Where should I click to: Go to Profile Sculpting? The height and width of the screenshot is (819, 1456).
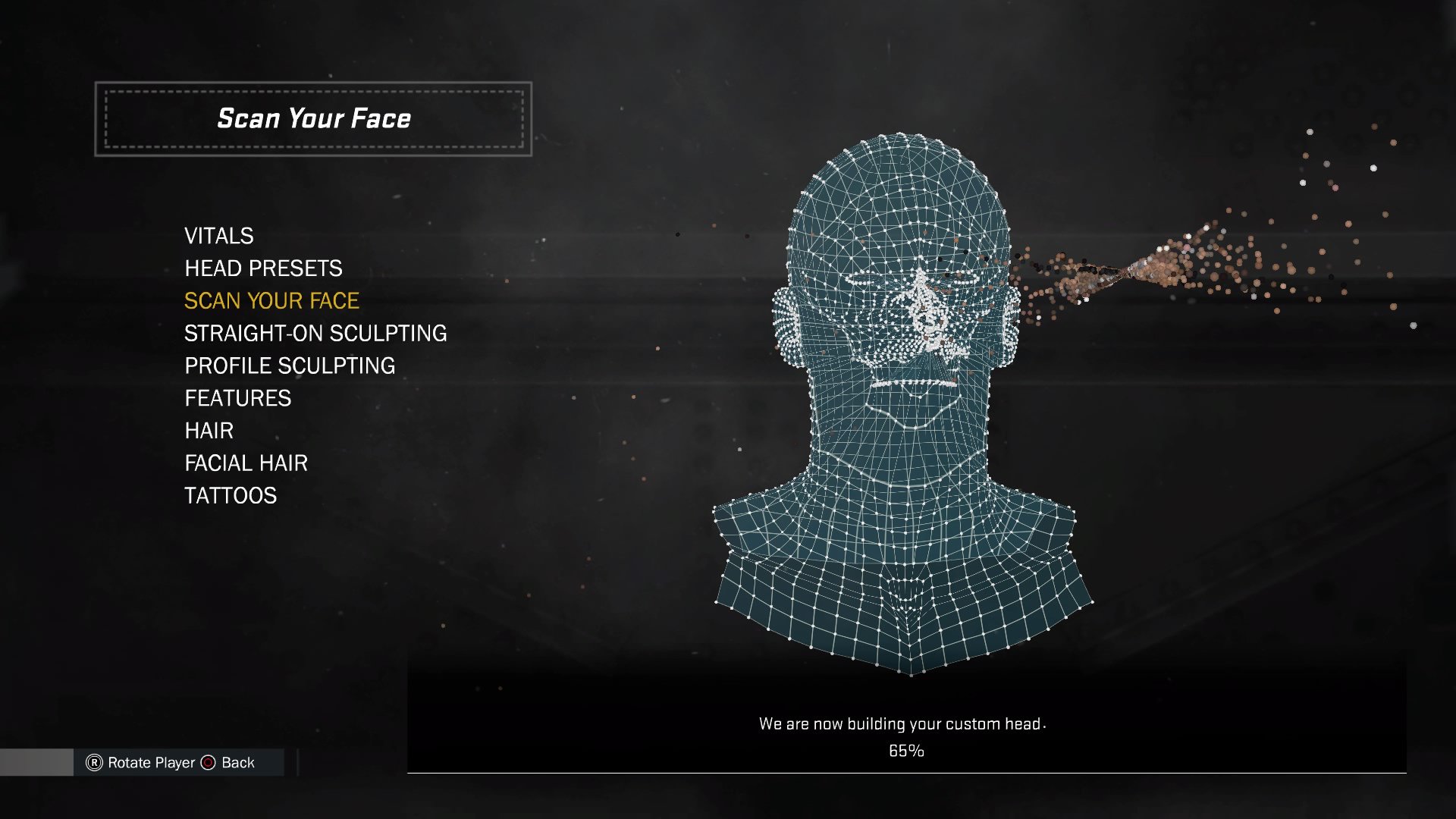[290, 366]
